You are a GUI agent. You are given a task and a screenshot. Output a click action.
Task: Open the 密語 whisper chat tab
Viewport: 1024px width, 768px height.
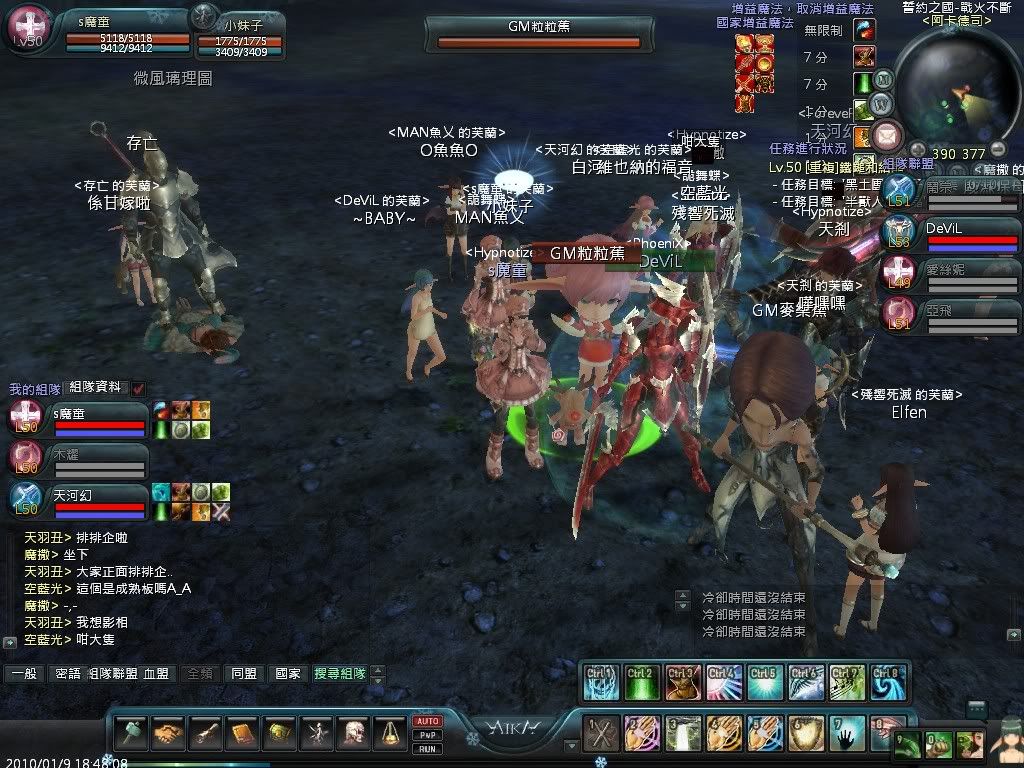point(68,674)
